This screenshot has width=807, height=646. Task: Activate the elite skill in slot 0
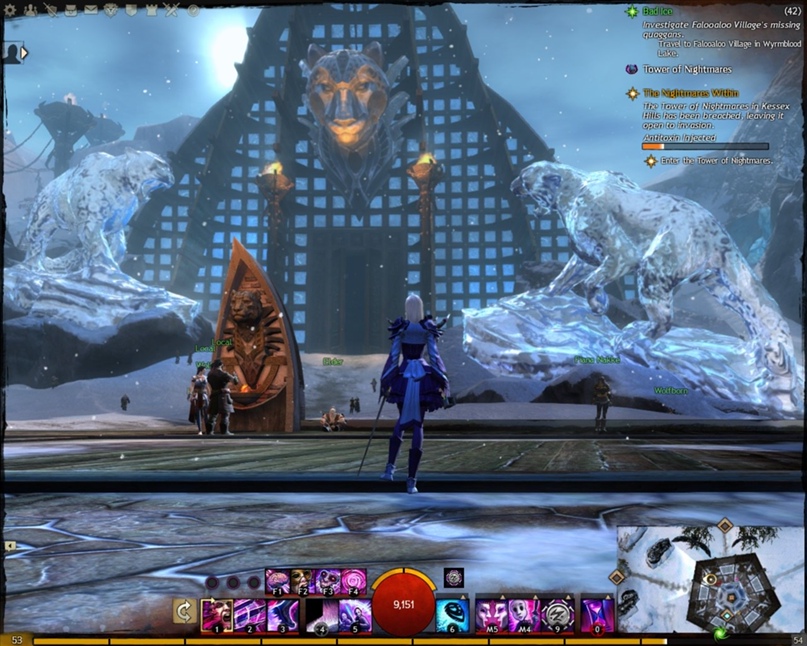pos(598,615)
